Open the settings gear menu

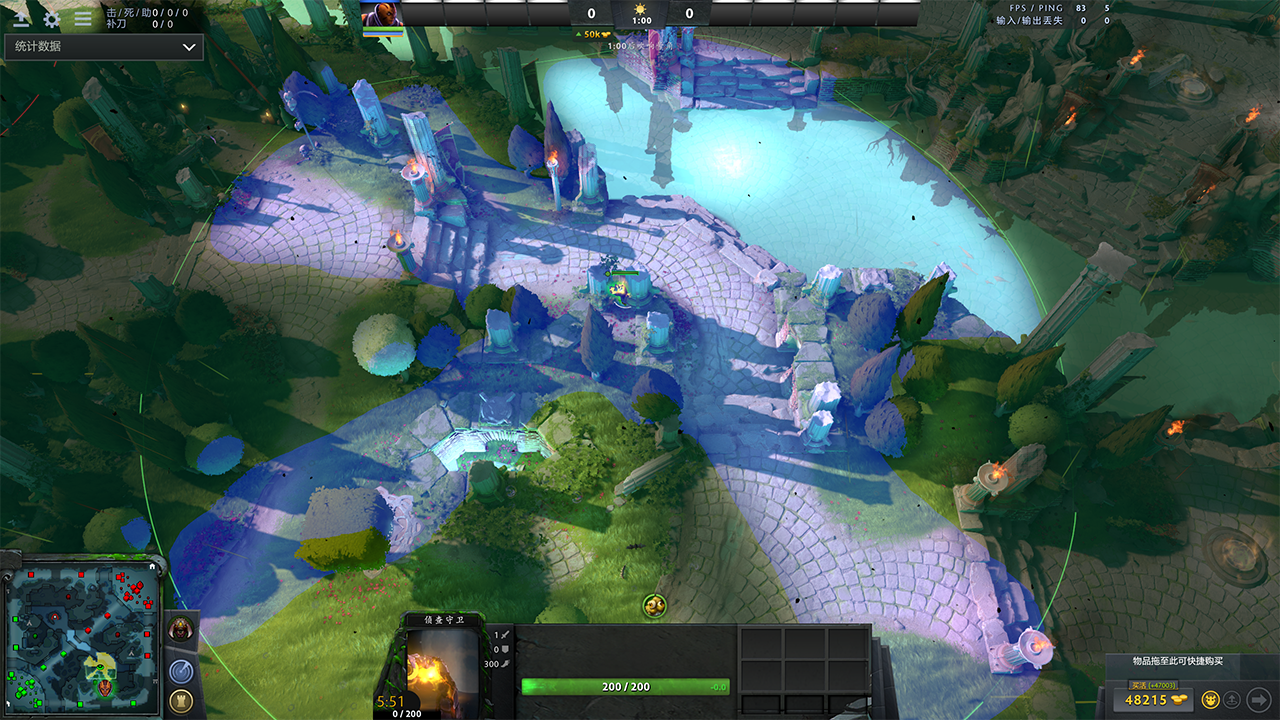(51, 18)
